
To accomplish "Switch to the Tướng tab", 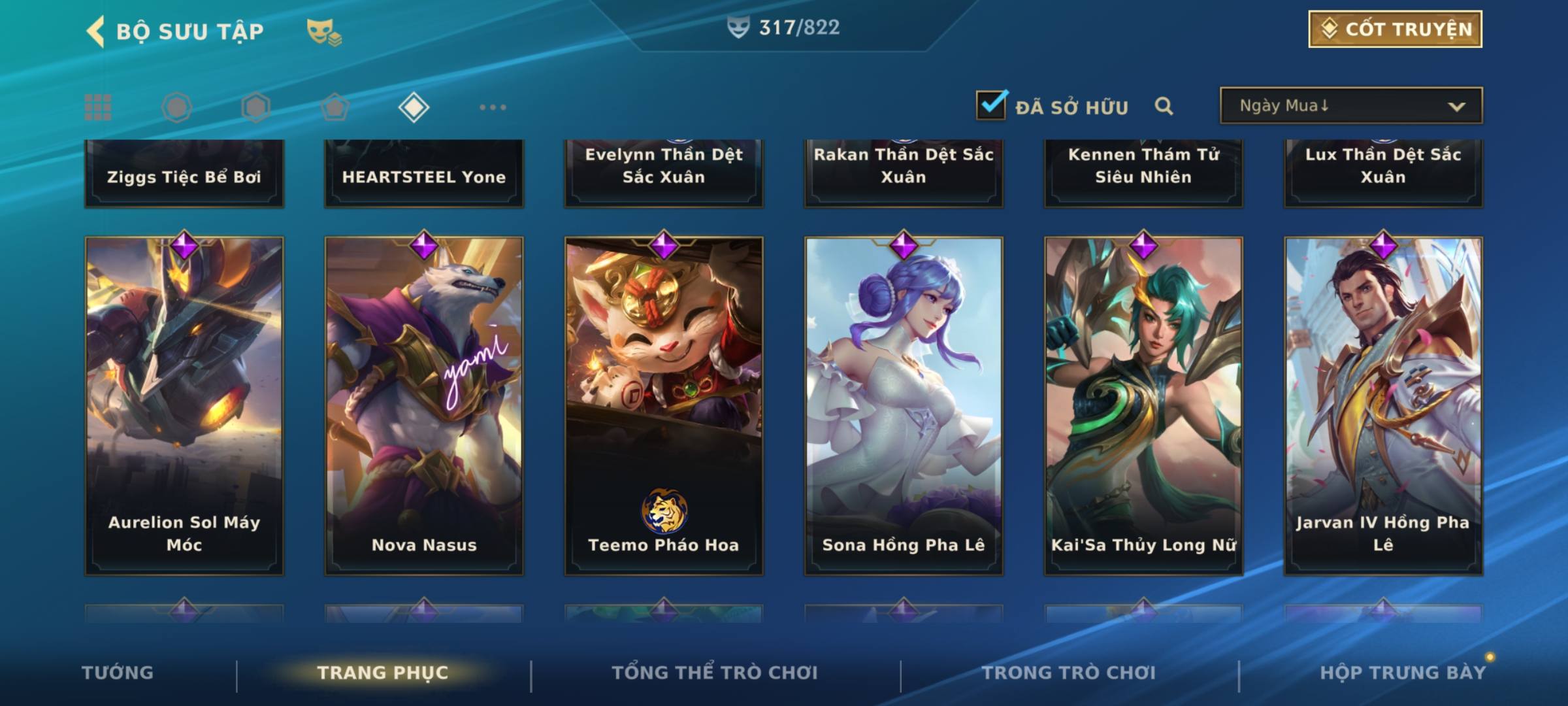I will click(x=118, y=673).
